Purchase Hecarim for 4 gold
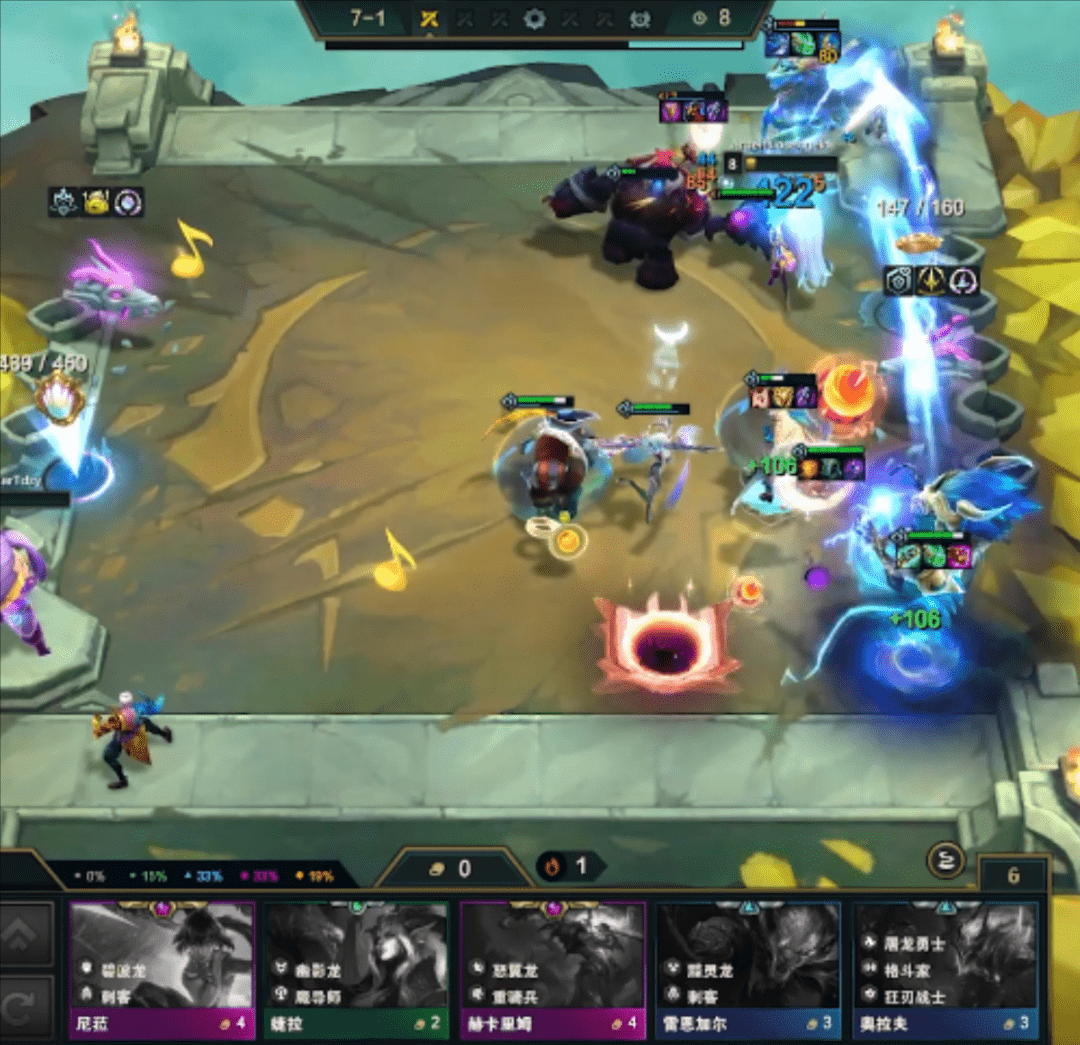 tap(553, 967)
